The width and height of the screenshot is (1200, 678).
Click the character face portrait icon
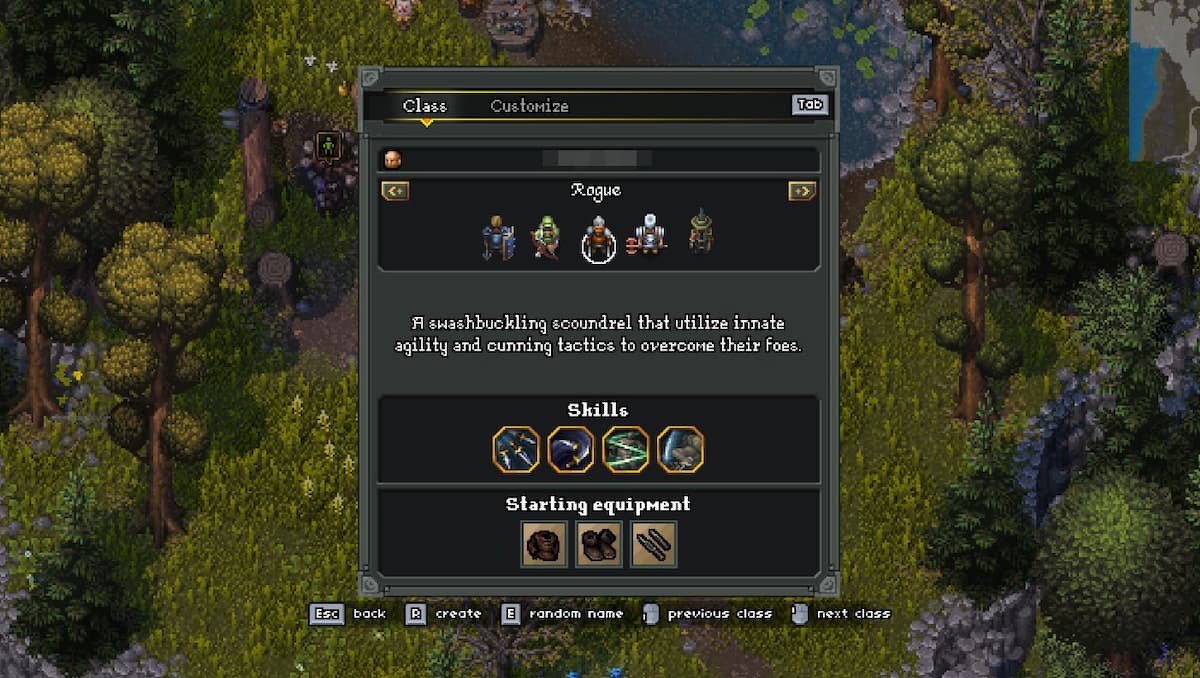[393, 158]
